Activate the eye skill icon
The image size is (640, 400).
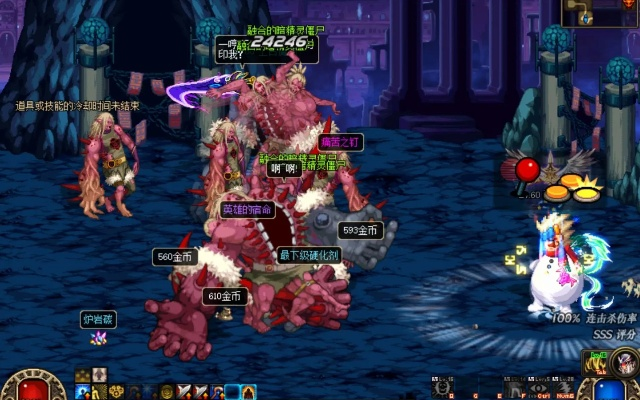[x=539, y=389]
